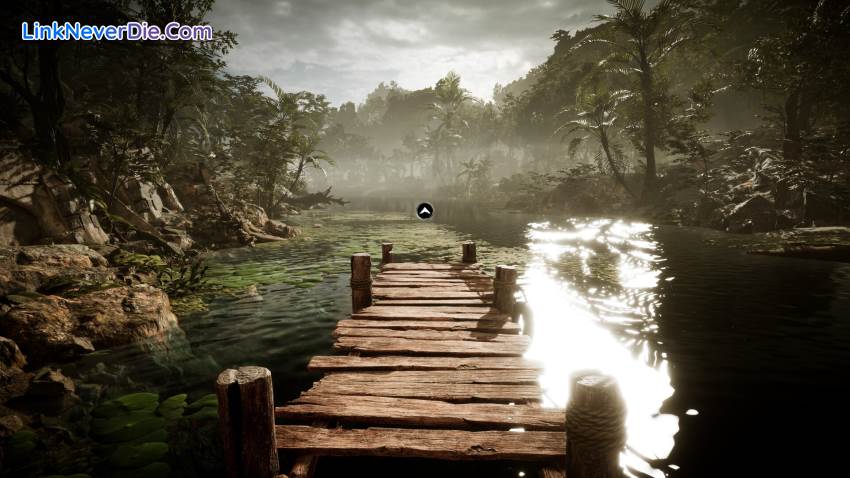Click the circular up-arrow waypoint marker
The width and height of the screenshot is (850, 478).
click(424, 210)
